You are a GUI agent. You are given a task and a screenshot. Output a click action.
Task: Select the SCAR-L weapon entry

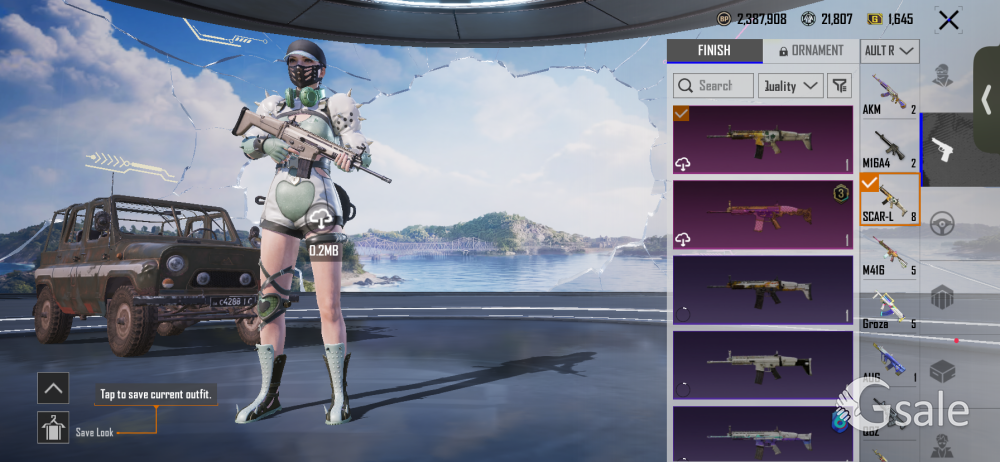[x=889, y=199]
